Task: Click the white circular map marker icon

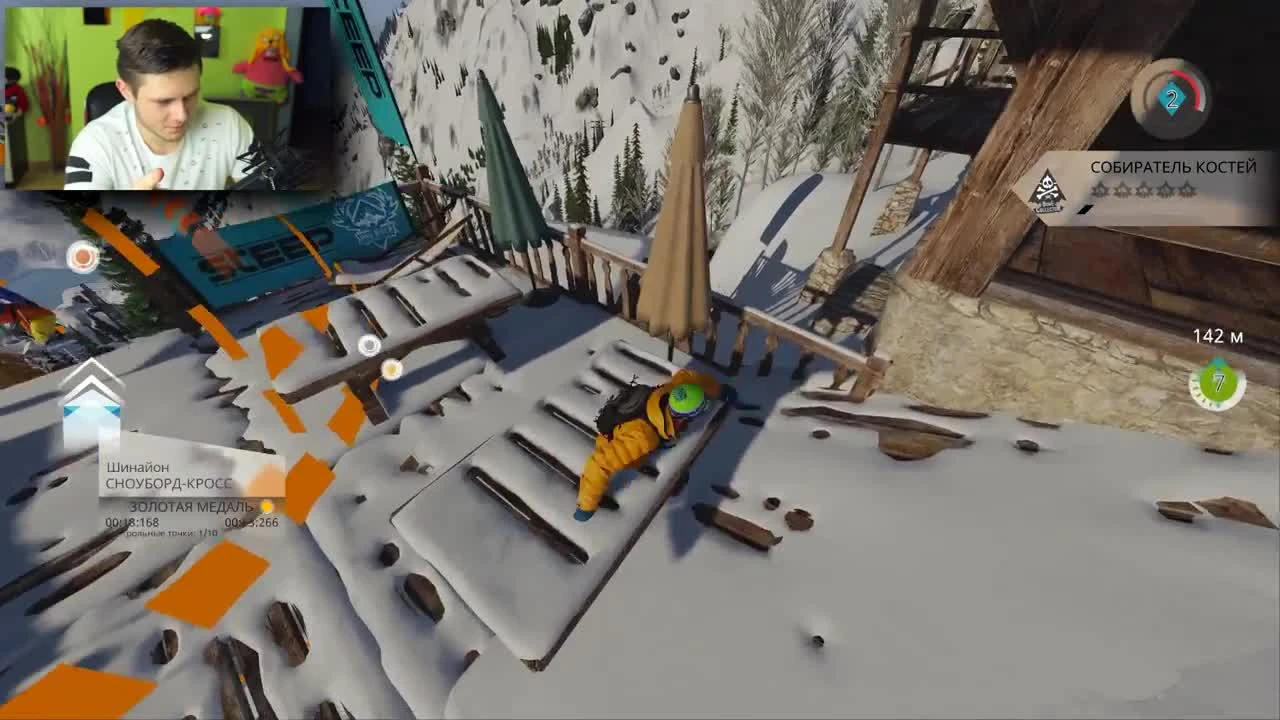Action: point(369,347)
